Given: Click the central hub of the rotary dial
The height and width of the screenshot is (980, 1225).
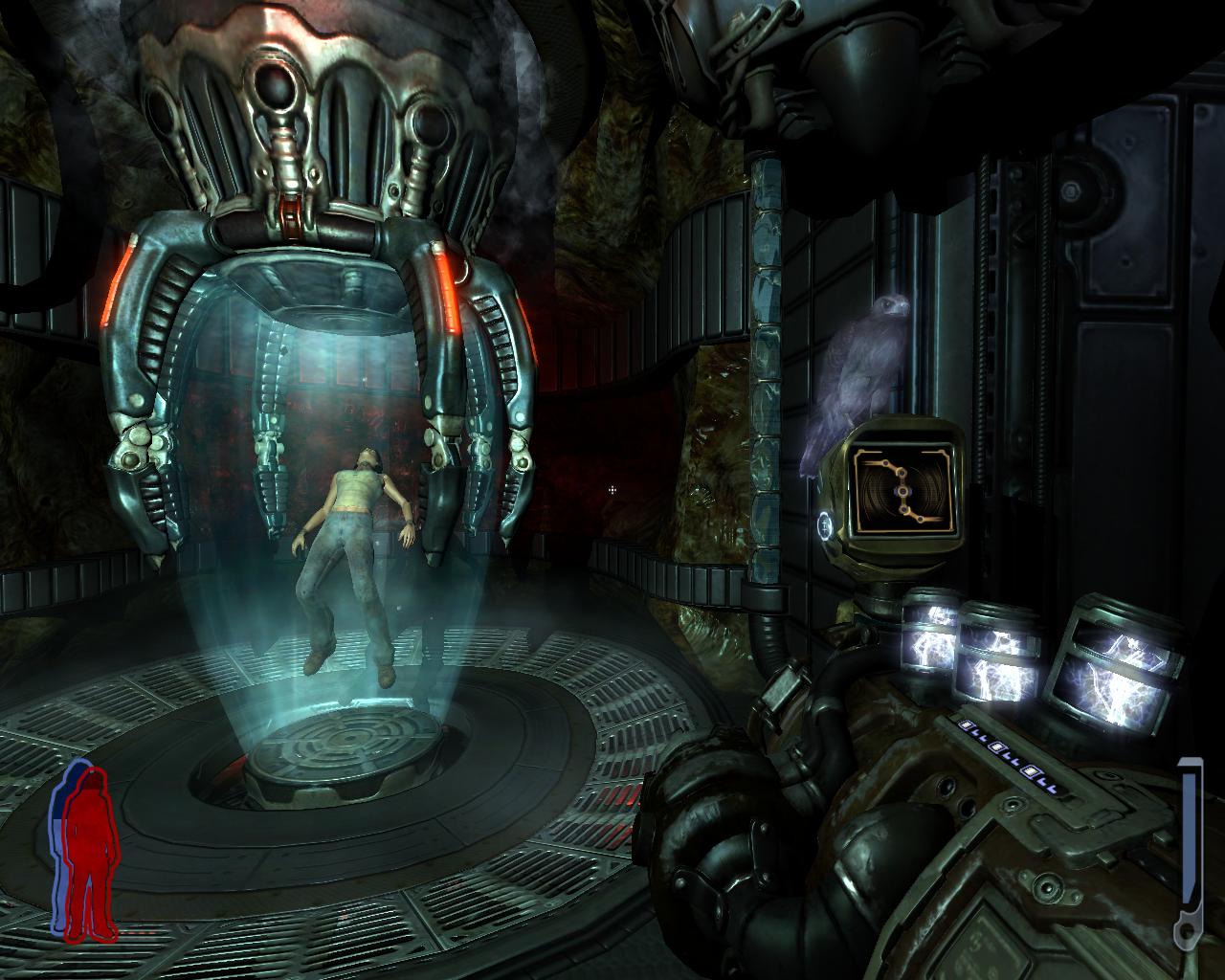Looking at the screenshot, I should 903,491.
